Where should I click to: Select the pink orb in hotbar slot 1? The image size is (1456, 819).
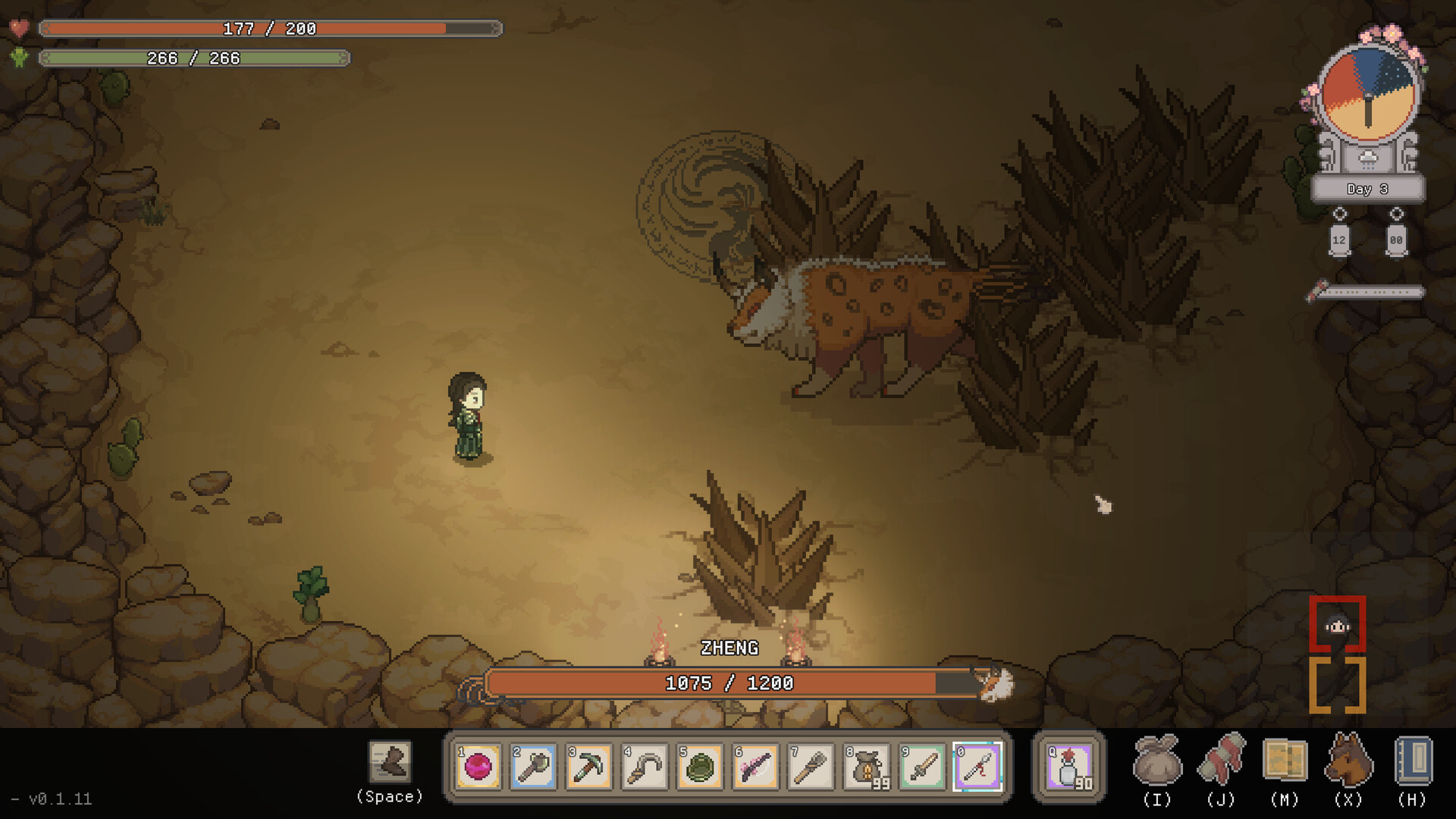[x=479, y=767]
